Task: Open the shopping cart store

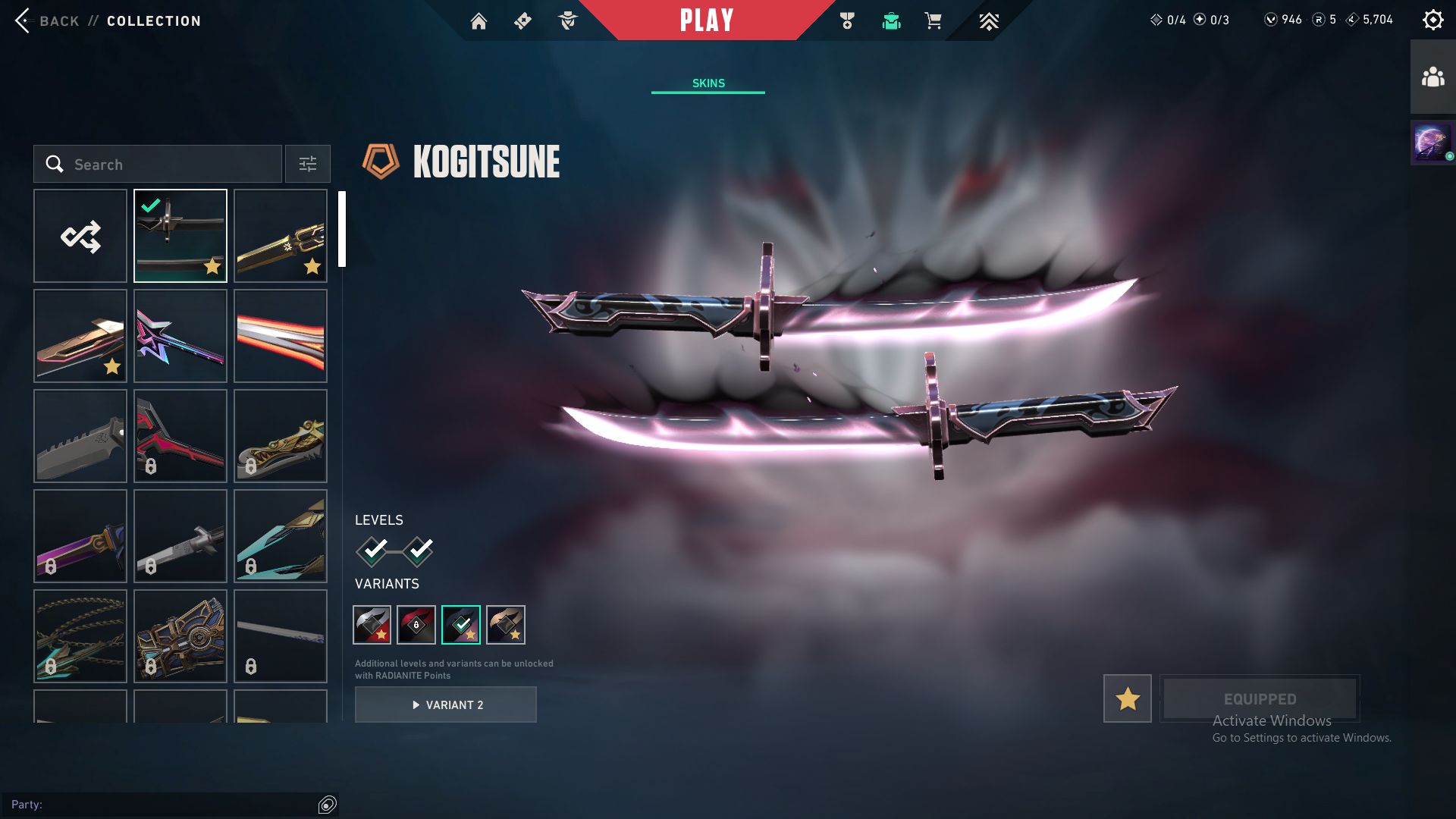Action: 933,21
